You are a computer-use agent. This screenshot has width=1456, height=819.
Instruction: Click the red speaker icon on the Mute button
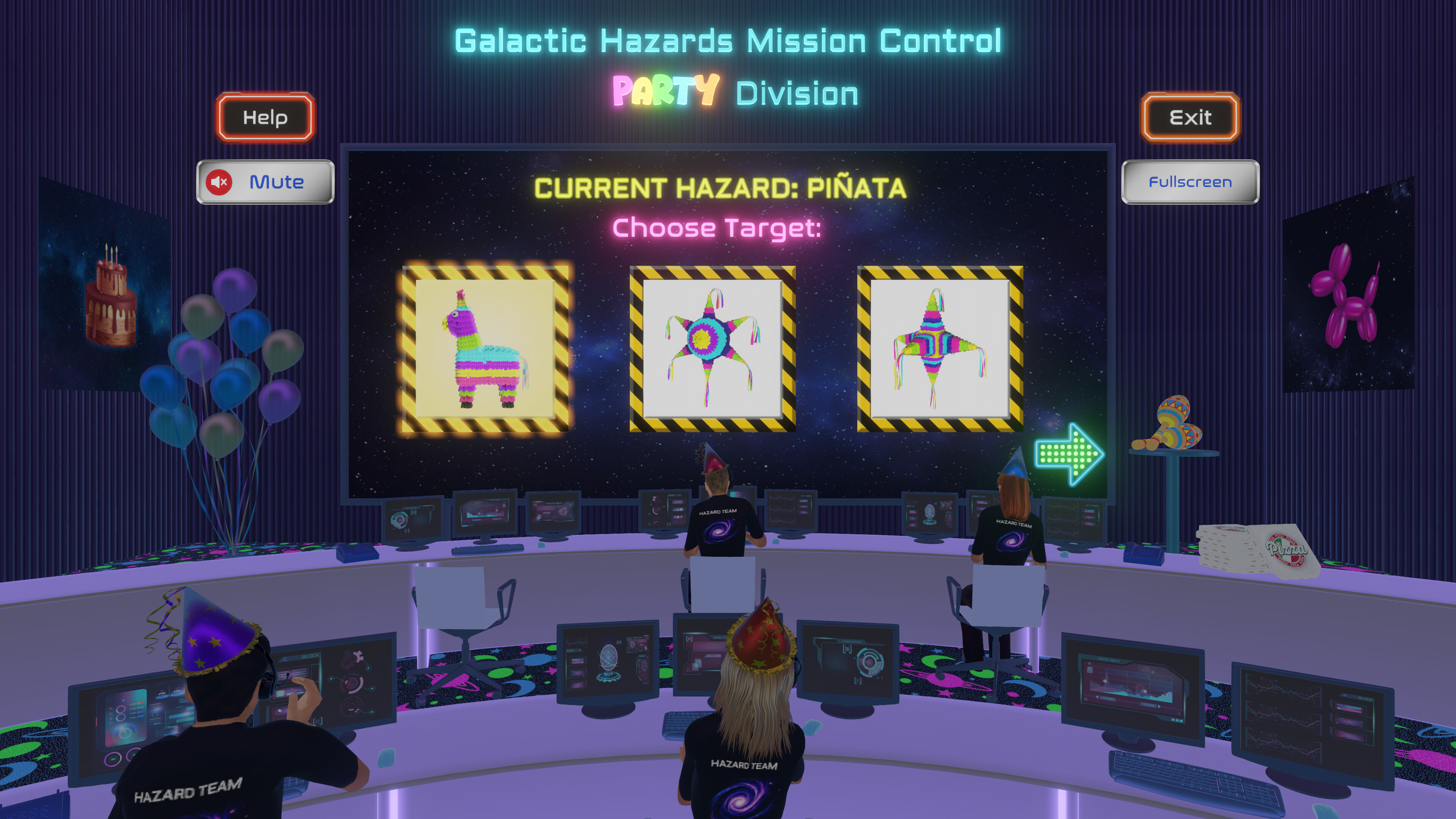click(x=220, y=182)
